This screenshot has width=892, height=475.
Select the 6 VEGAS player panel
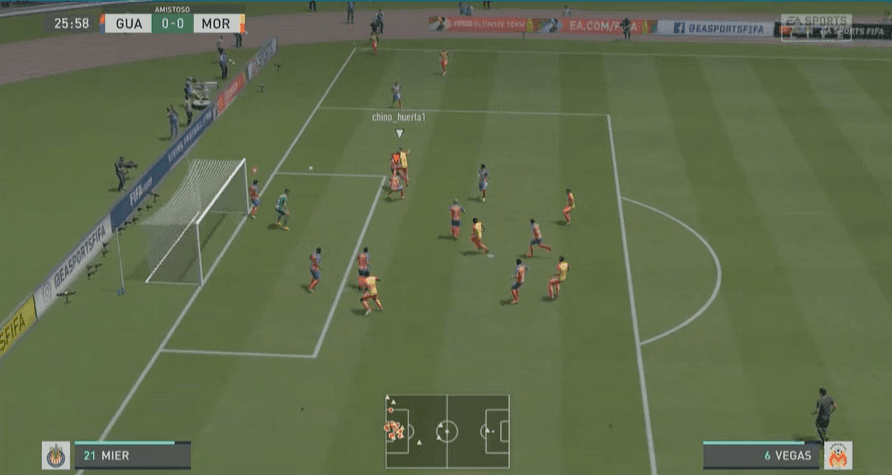(761, 456)
